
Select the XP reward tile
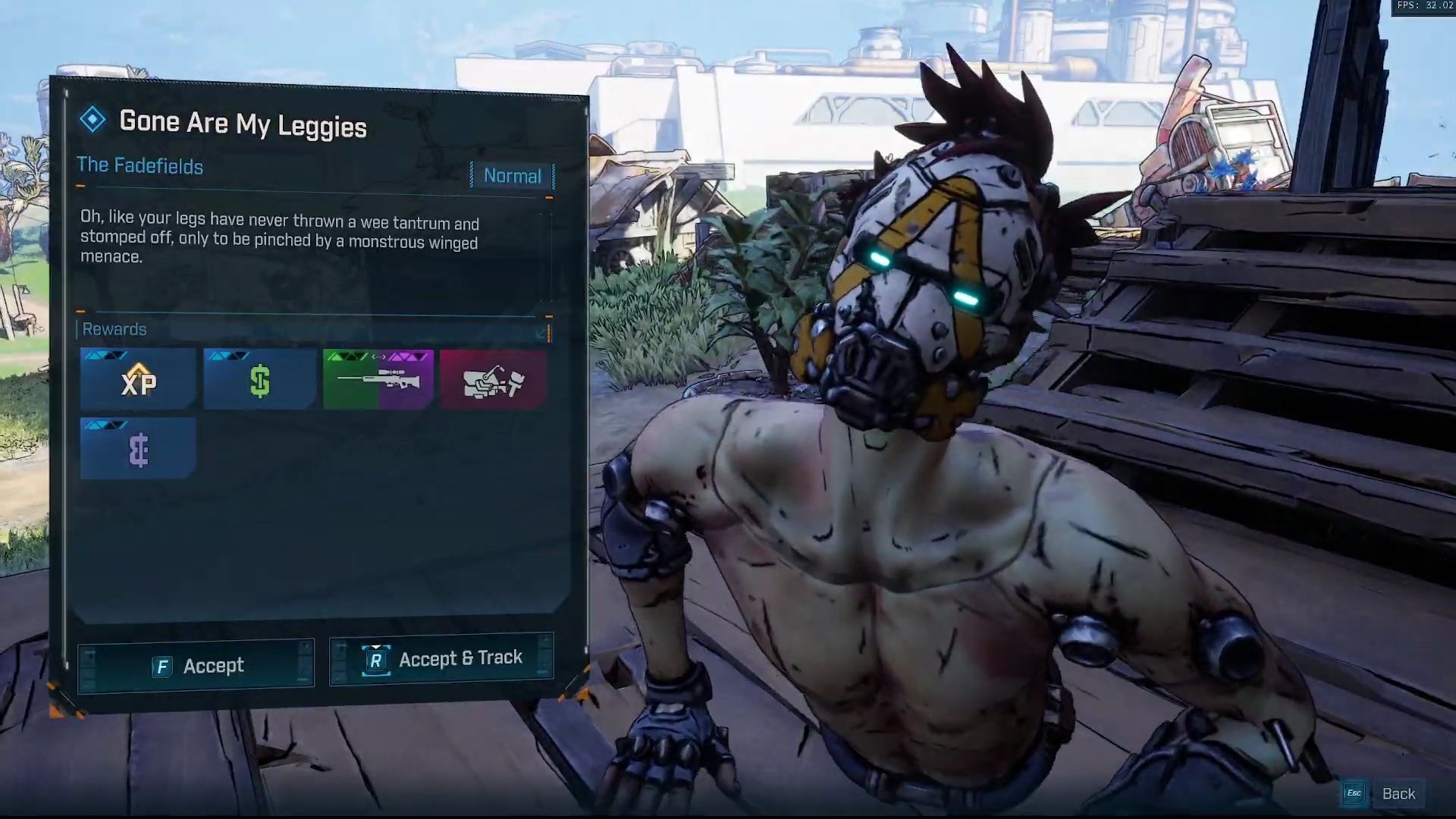[x=138, y=379]
